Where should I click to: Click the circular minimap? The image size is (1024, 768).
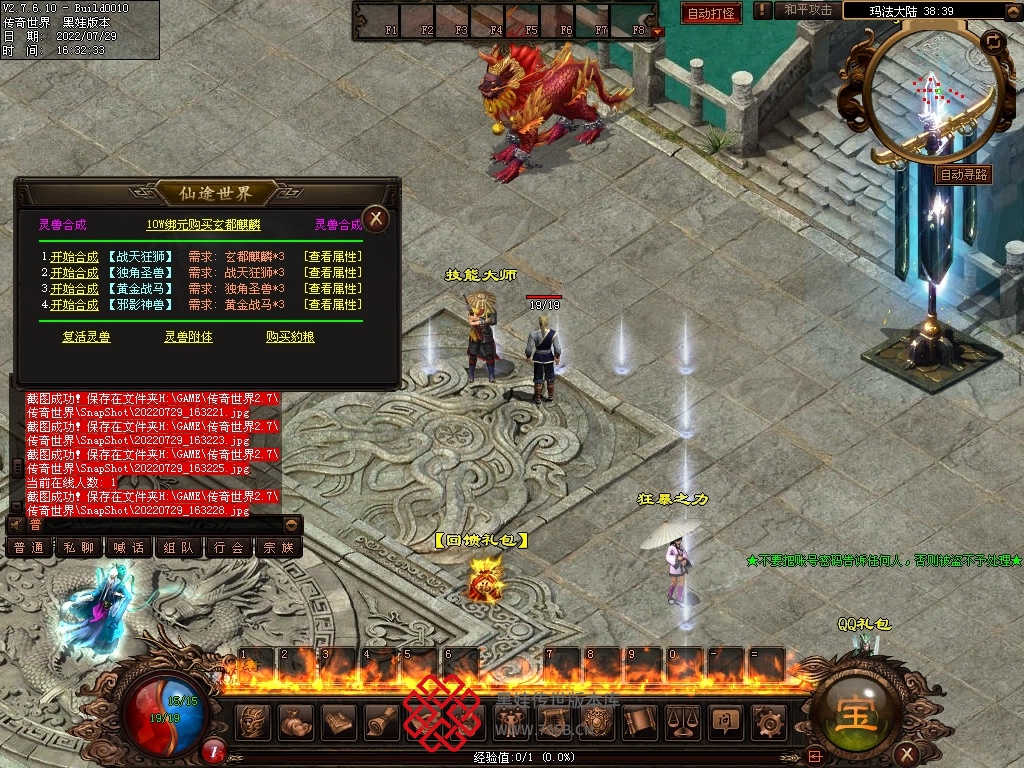(x=930, y=95)
